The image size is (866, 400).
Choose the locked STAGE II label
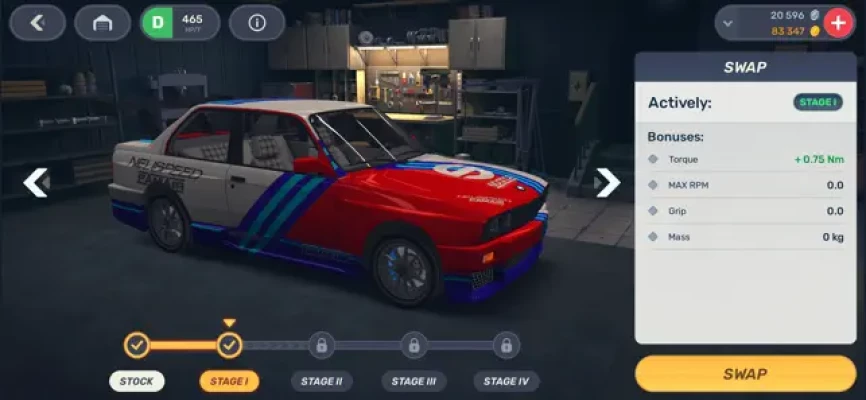pyautogui.click(x=321, y=381)
